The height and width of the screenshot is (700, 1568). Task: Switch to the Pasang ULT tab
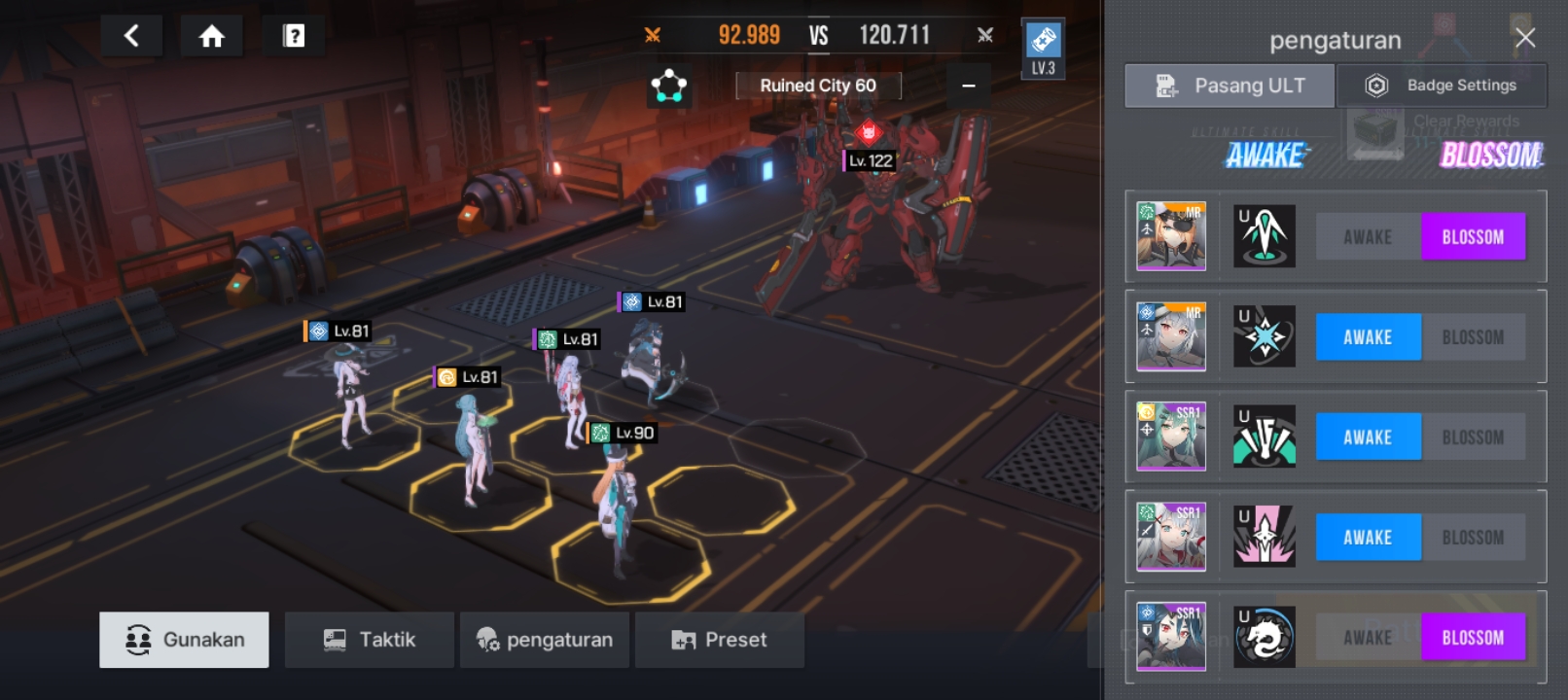tap(1229, 86)
